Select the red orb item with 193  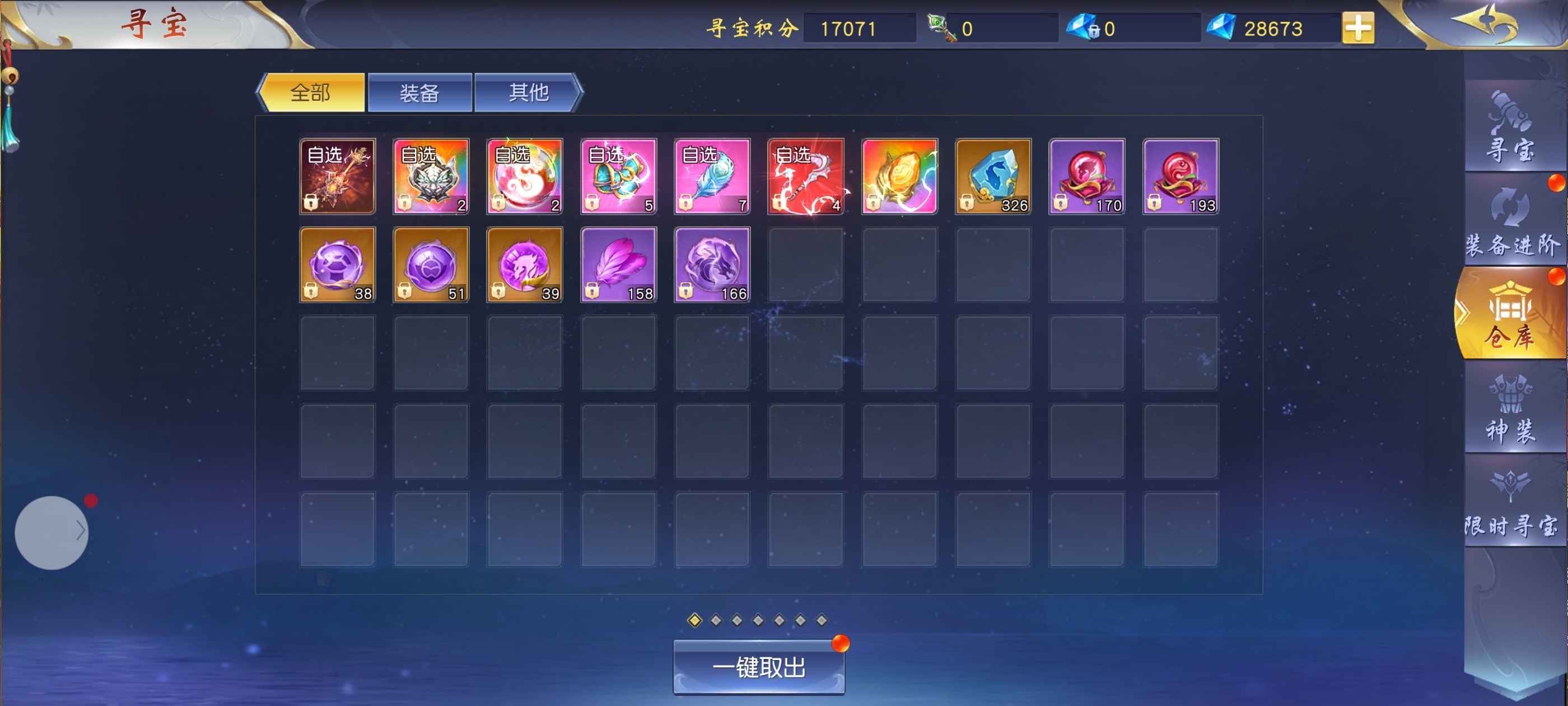(x=1180, y=176)
